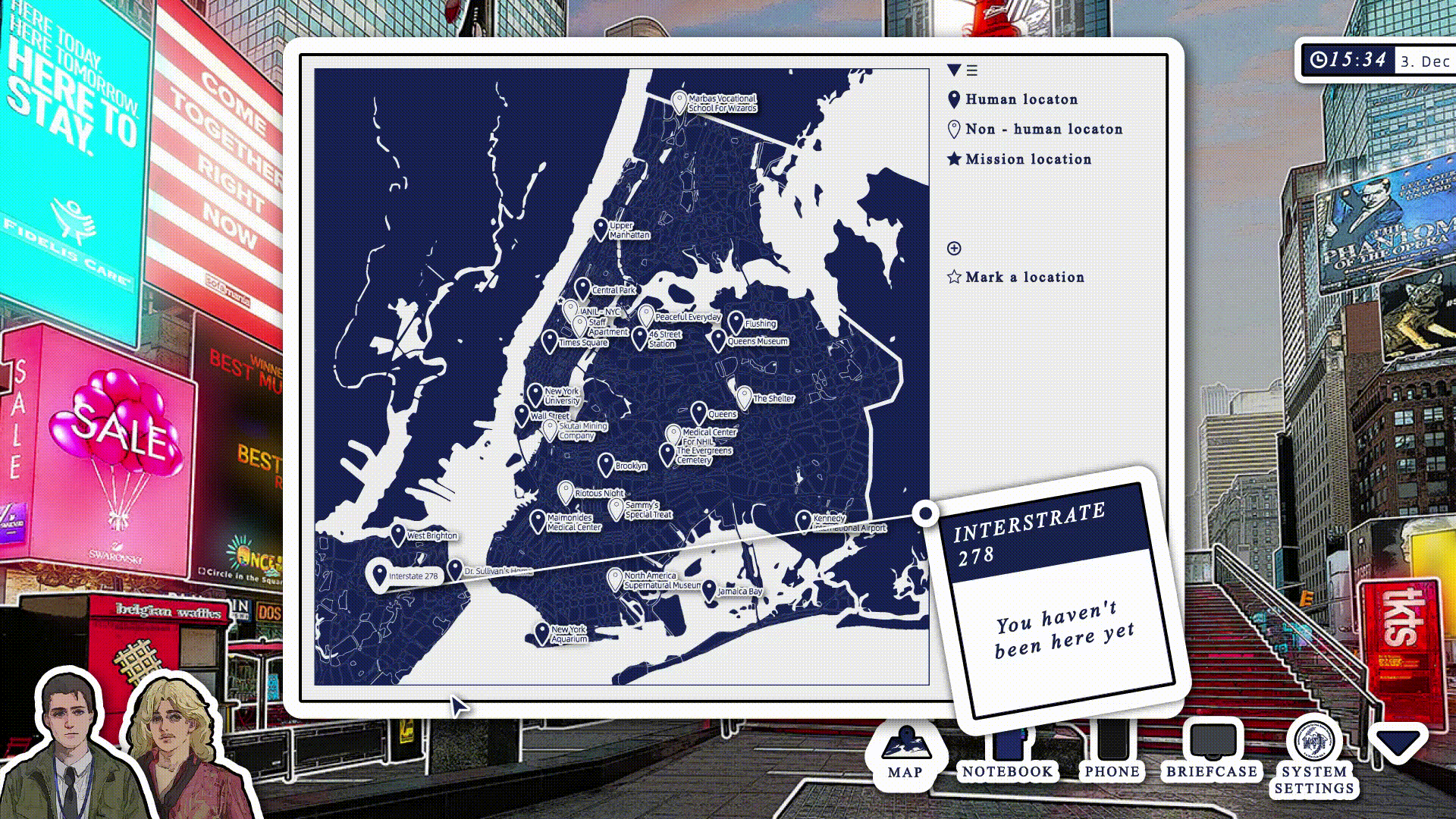
Task: Open the Briefcase
Action: [1211, 751]
